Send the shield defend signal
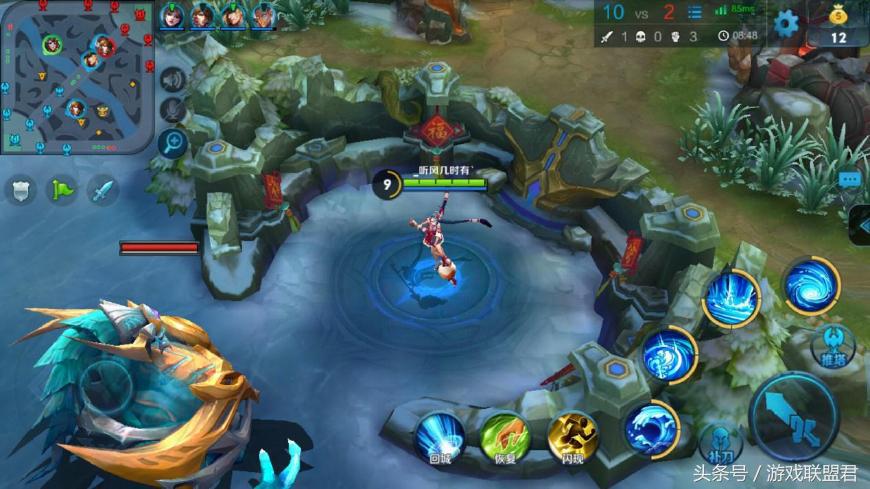Image resolution: width=870 pixels, height=489 pixels. click(x=21, y=190)
